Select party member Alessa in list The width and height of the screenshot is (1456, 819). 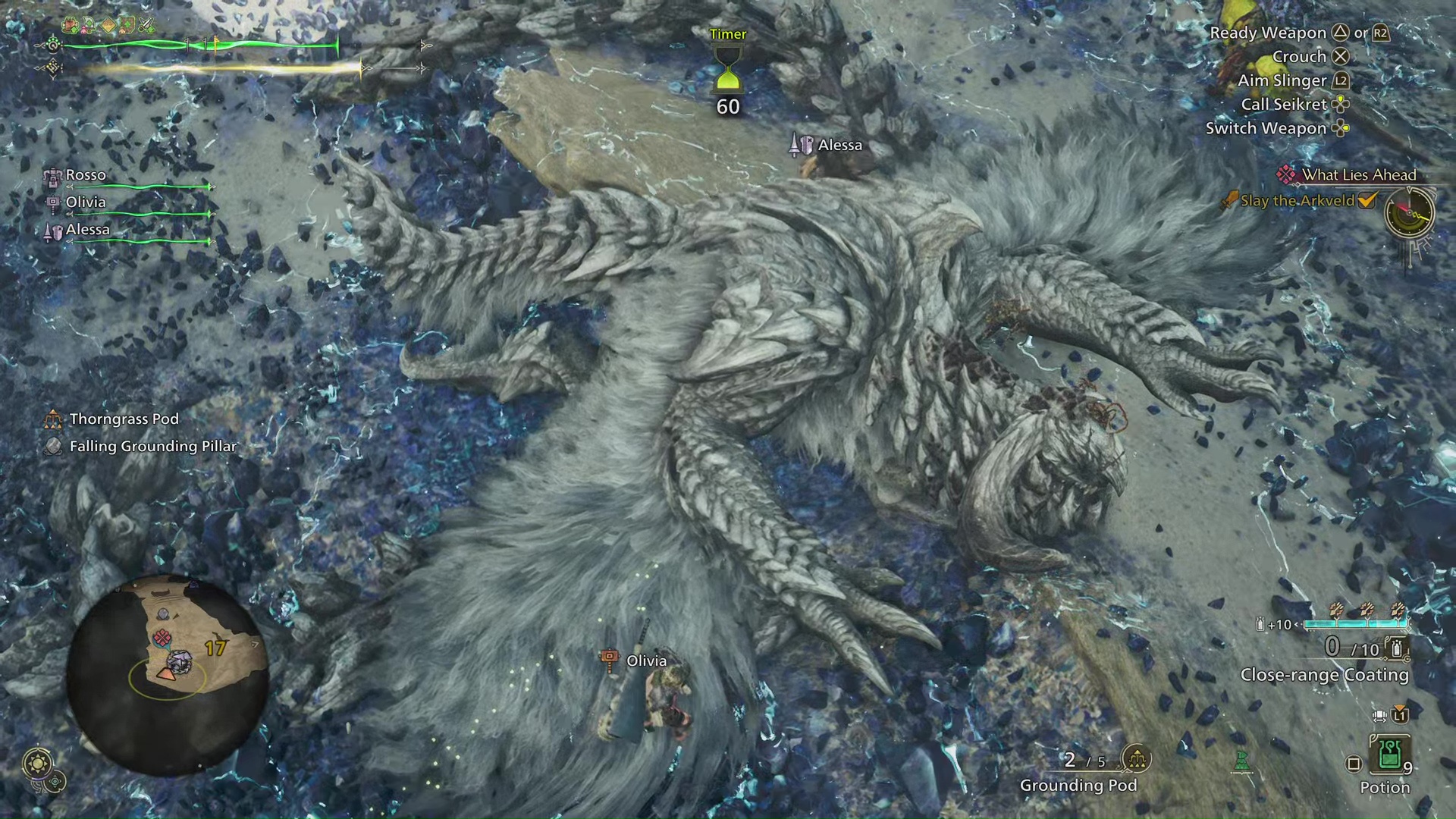pos(87,230)
